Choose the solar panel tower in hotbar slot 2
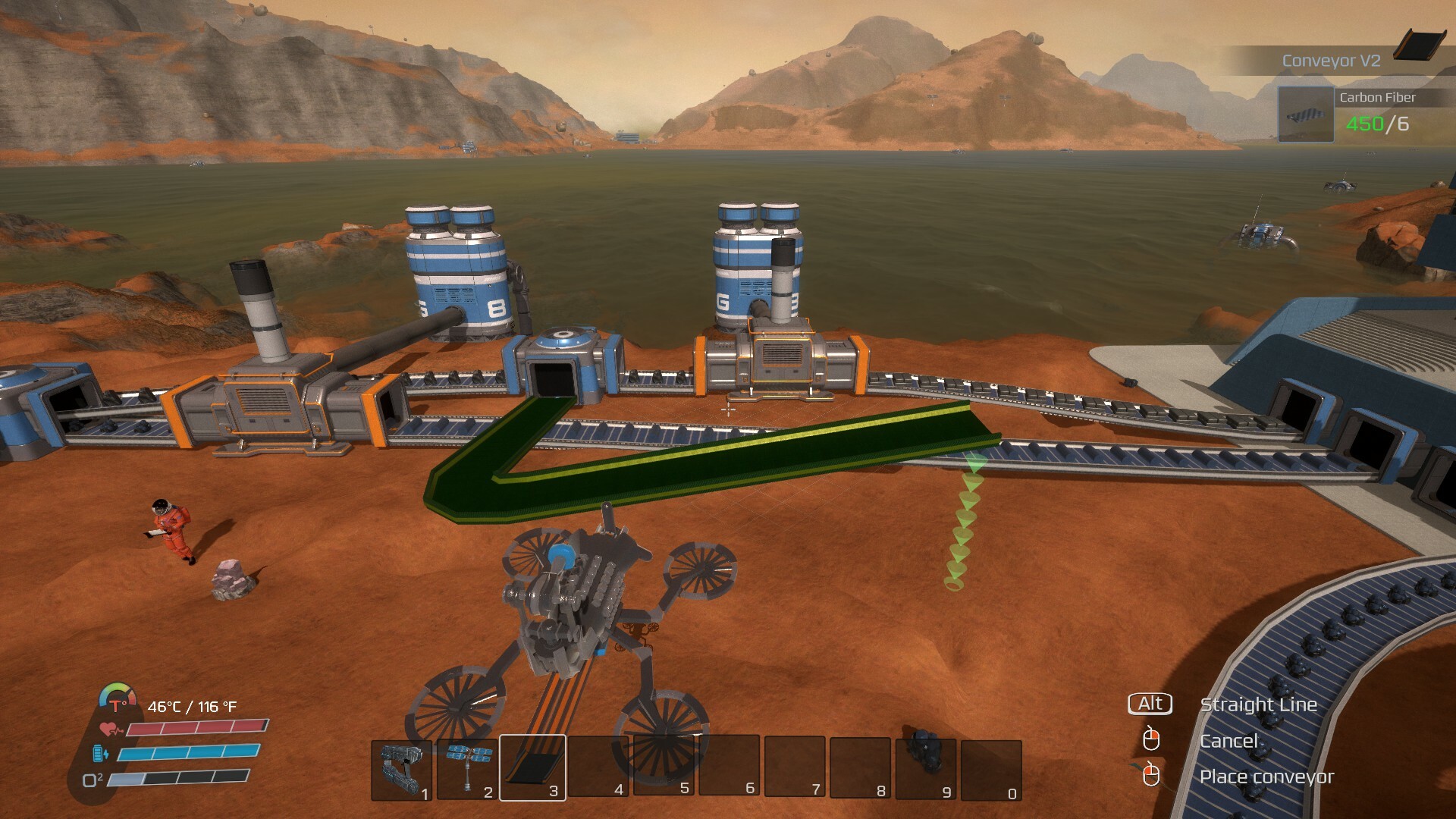Image resolution: width=1456 pixels, height=819 pixels. [x=466, y=769]
